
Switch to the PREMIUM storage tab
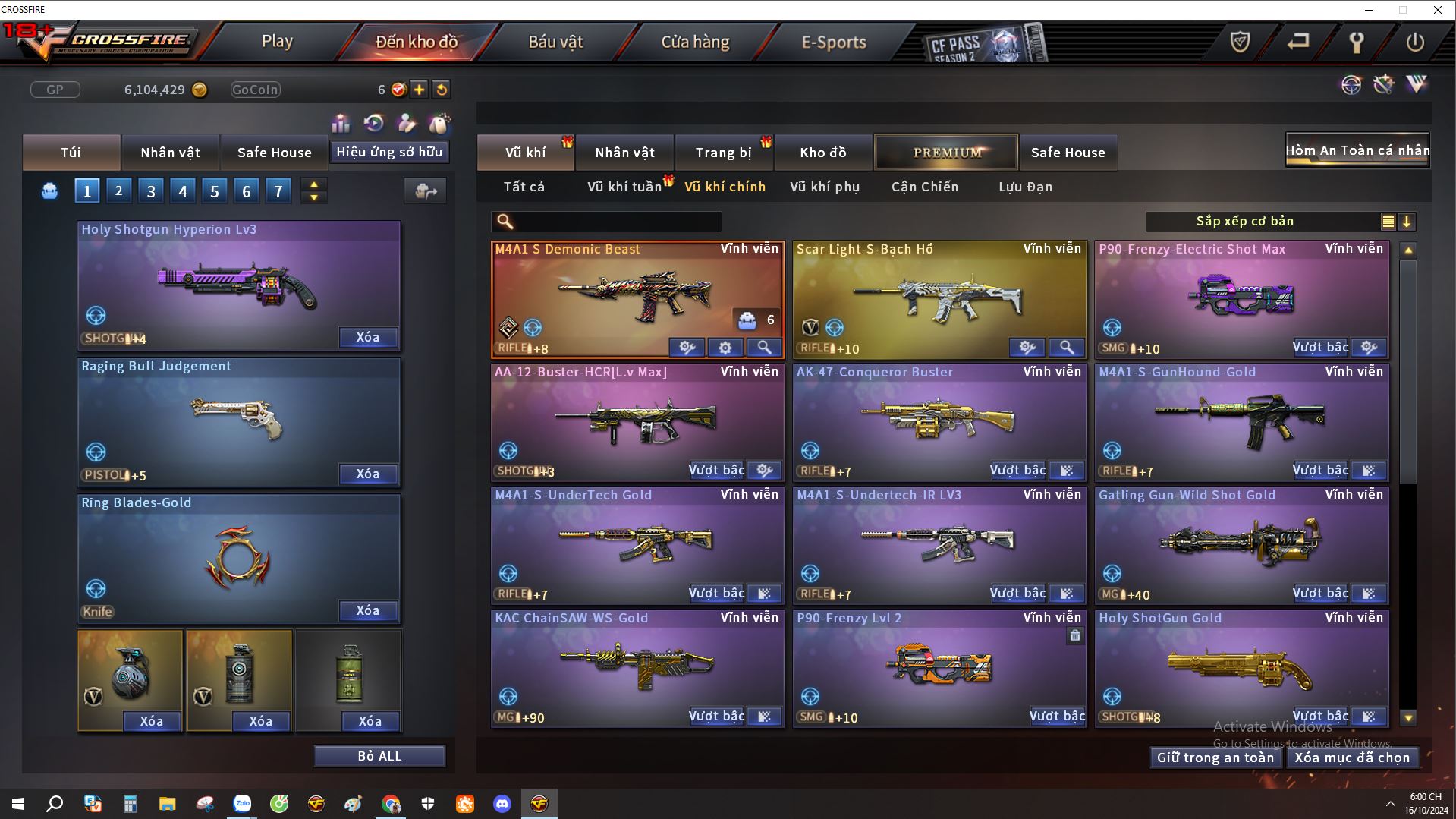946,153
